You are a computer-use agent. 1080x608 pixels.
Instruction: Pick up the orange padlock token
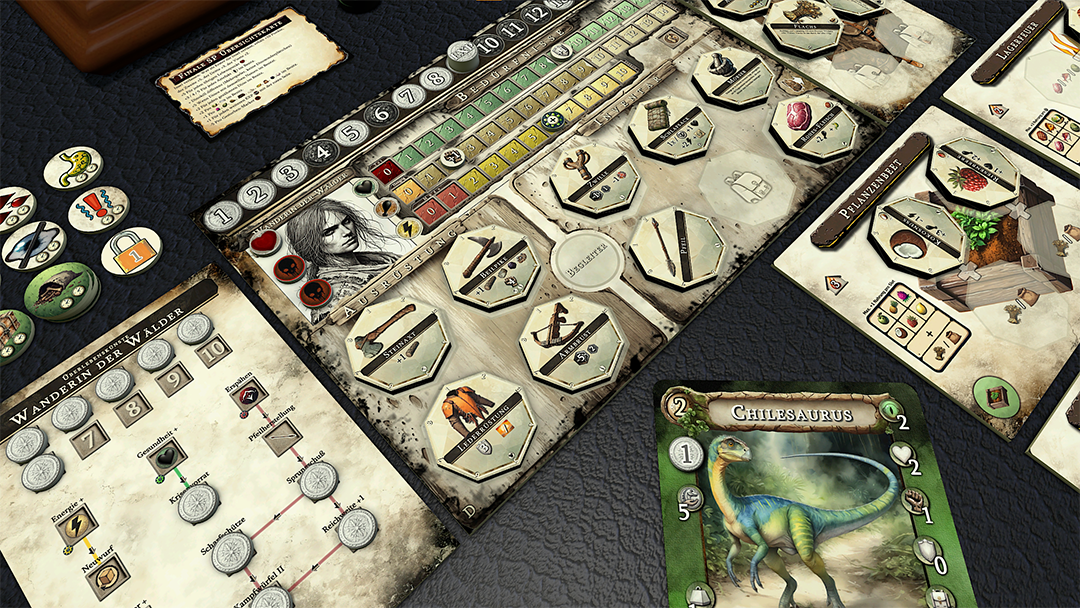(131, 250)
